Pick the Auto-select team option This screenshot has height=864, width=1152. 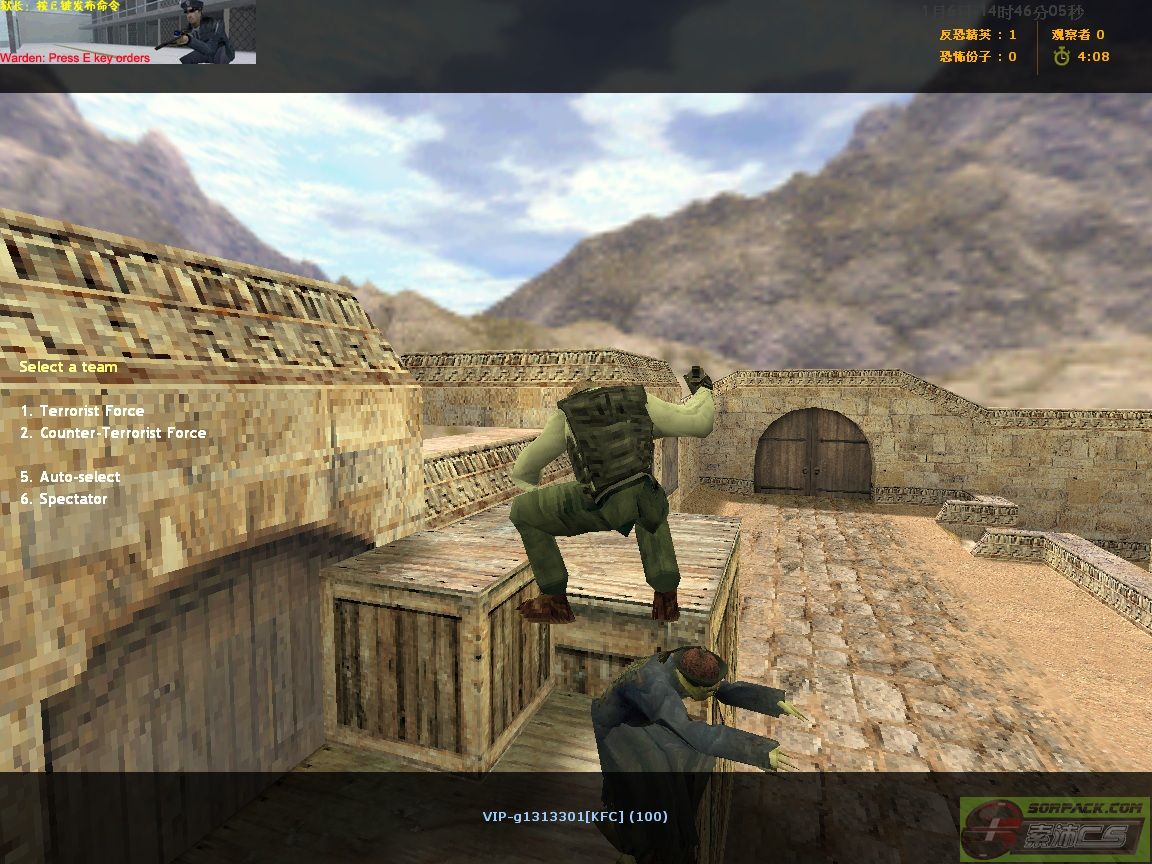pyautogui.click(x=79, y=477)
